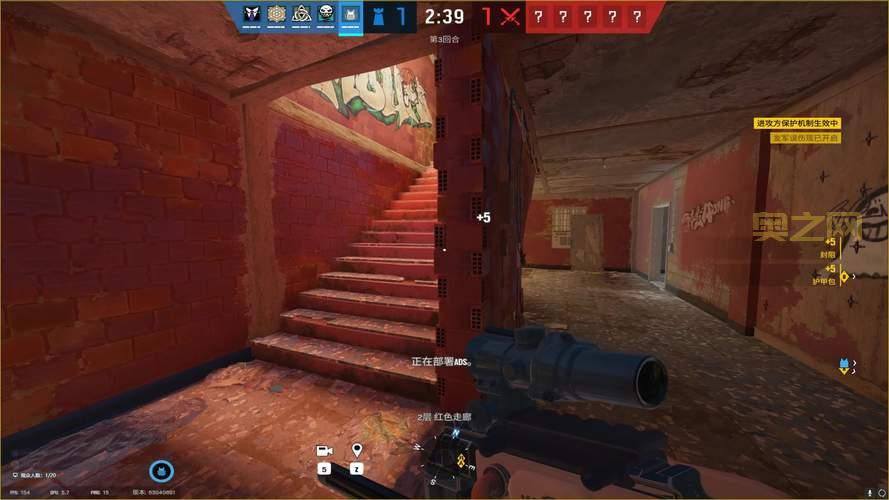The width and height of the screenshot is (889, 500).
Task: Click the last unknown enemy operator slot
Action: [x=637, y=15]
